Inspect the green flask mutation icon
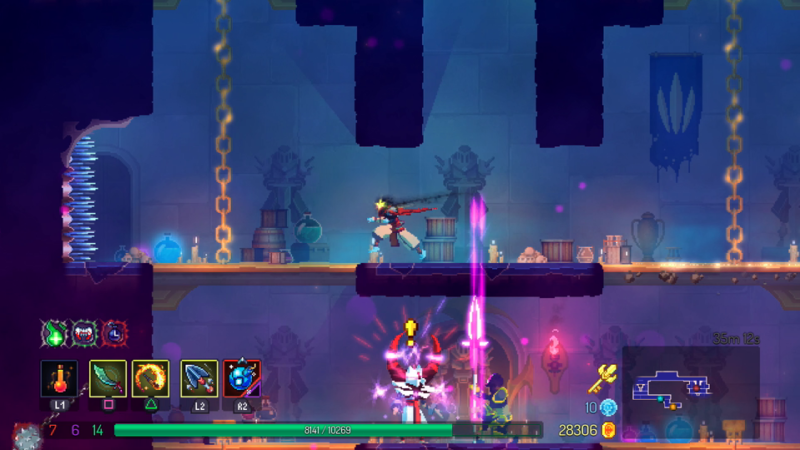800x450 pixels. [53, 333]
